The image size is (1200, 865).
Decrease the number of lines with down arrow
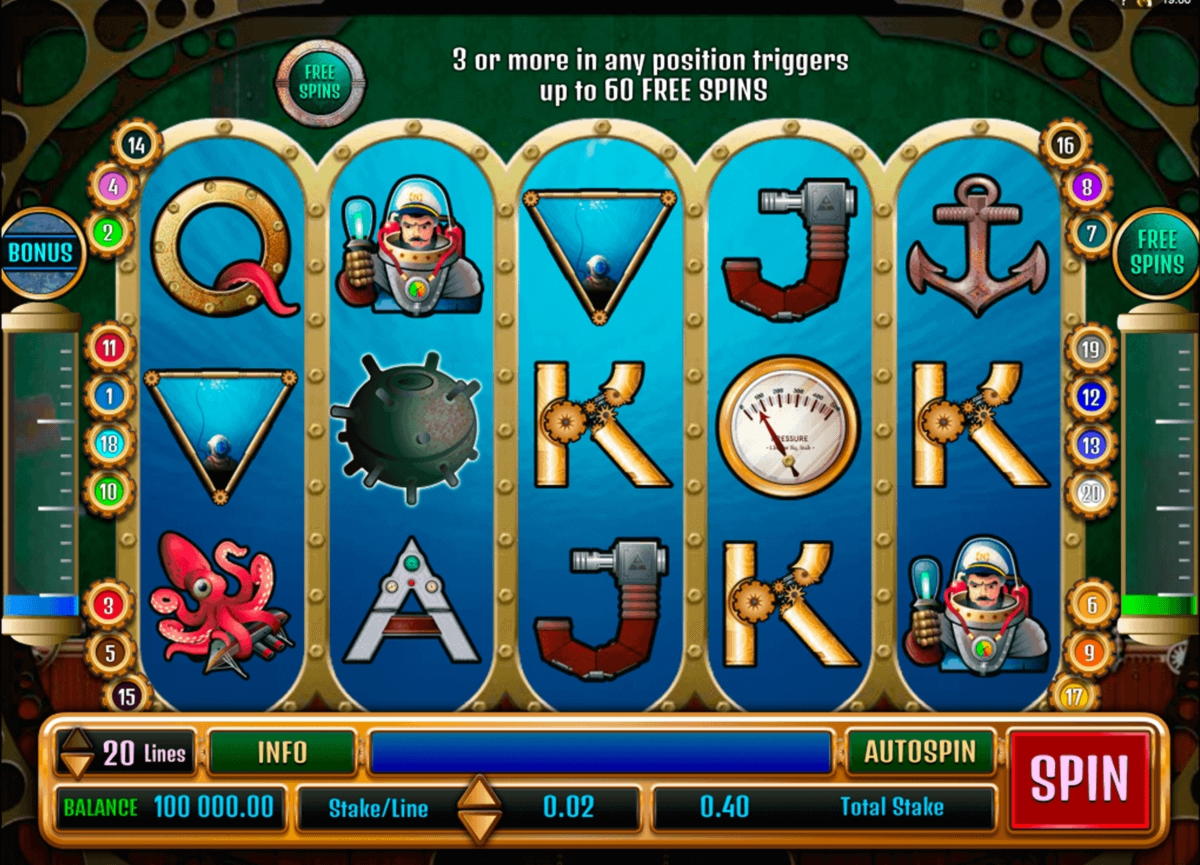coord(77,766)
